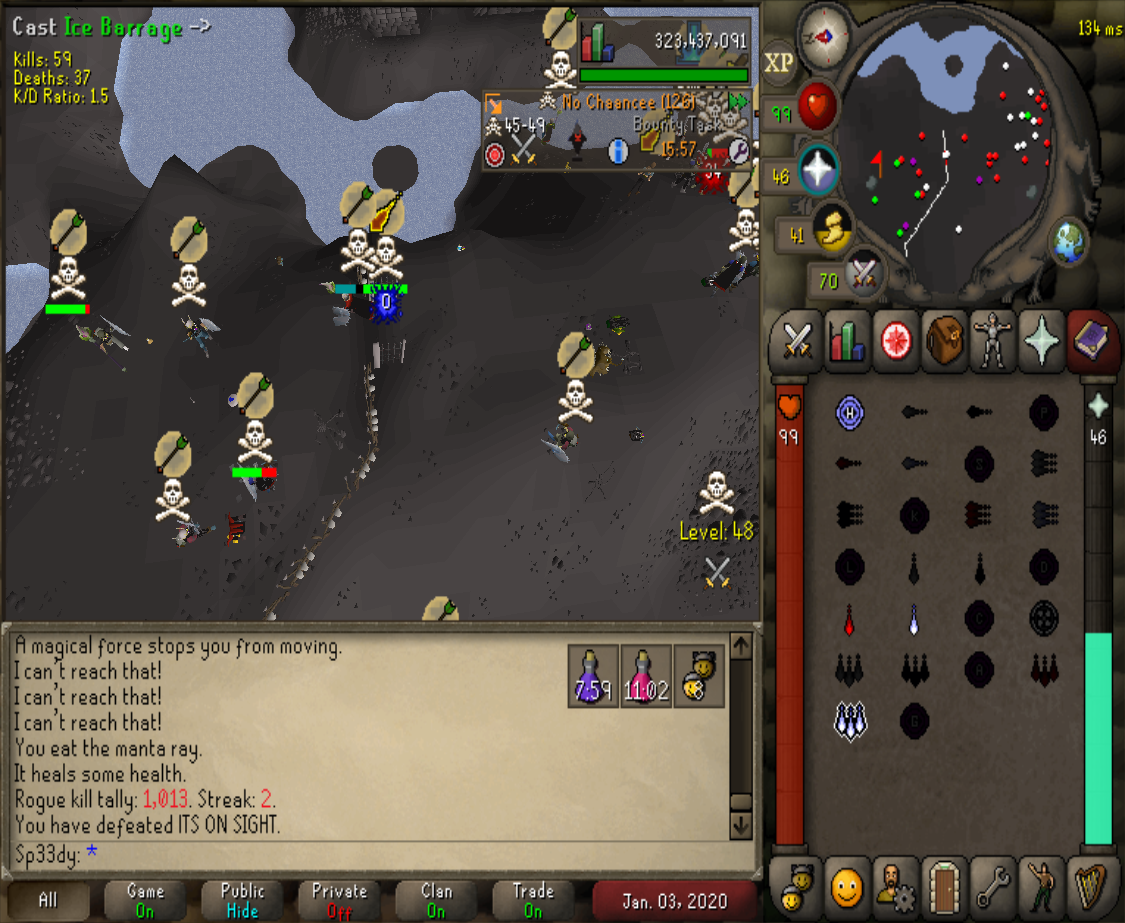This screenshot has height=923, width=1125.
Task: Click the compass to face north
Action: [826, 34]
